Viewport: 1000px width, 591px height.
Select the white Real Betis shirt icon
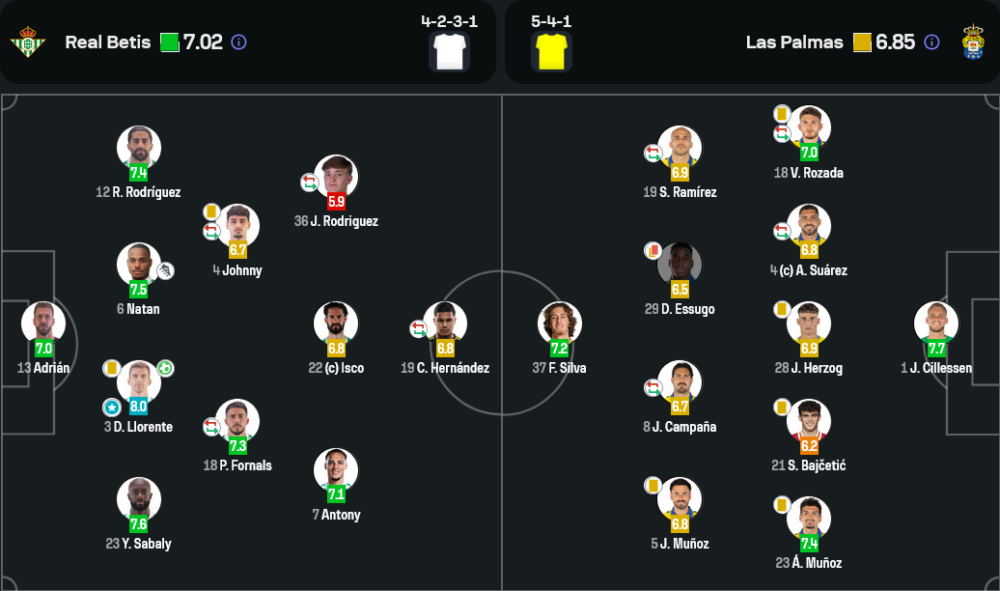(x=449, y=50)
